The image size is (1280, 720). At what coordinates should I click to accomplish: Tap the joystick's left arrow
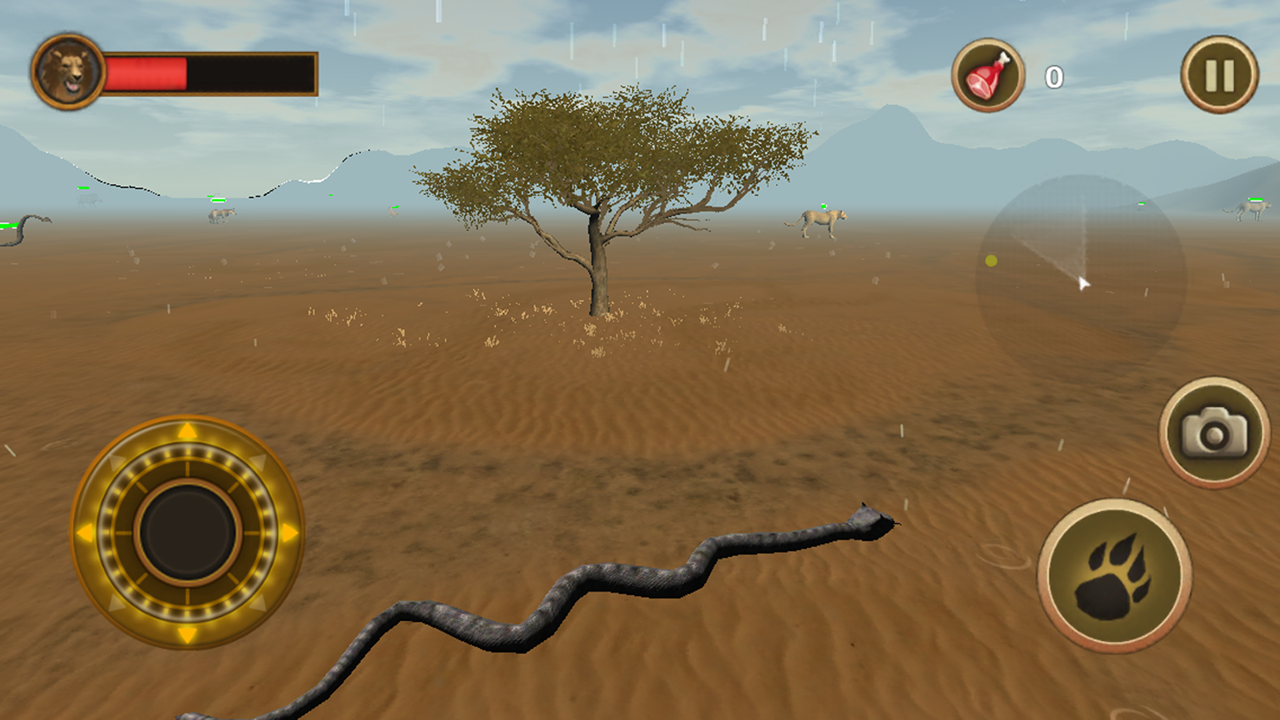[85, 533]
